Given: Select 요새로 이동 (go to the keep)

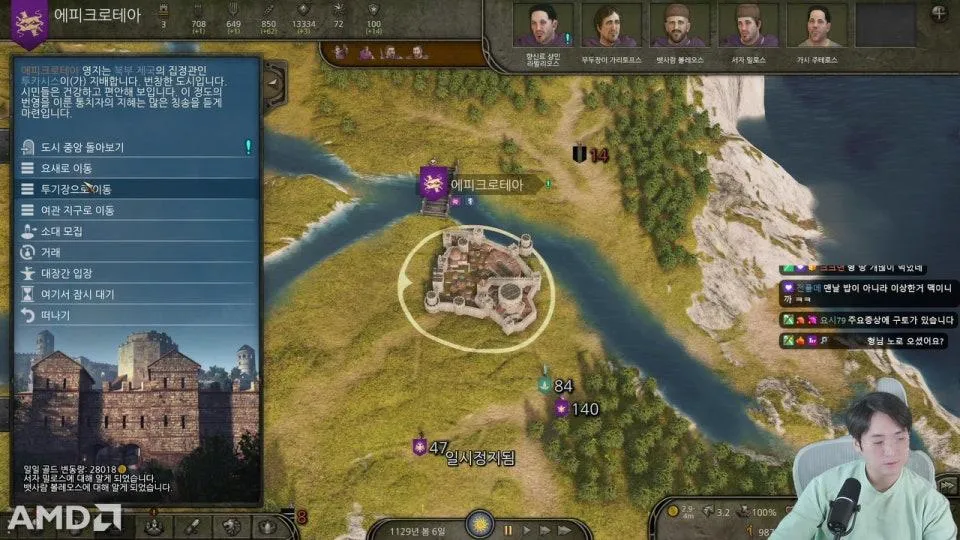Looking at the screenshot, I should pos(68,168).
